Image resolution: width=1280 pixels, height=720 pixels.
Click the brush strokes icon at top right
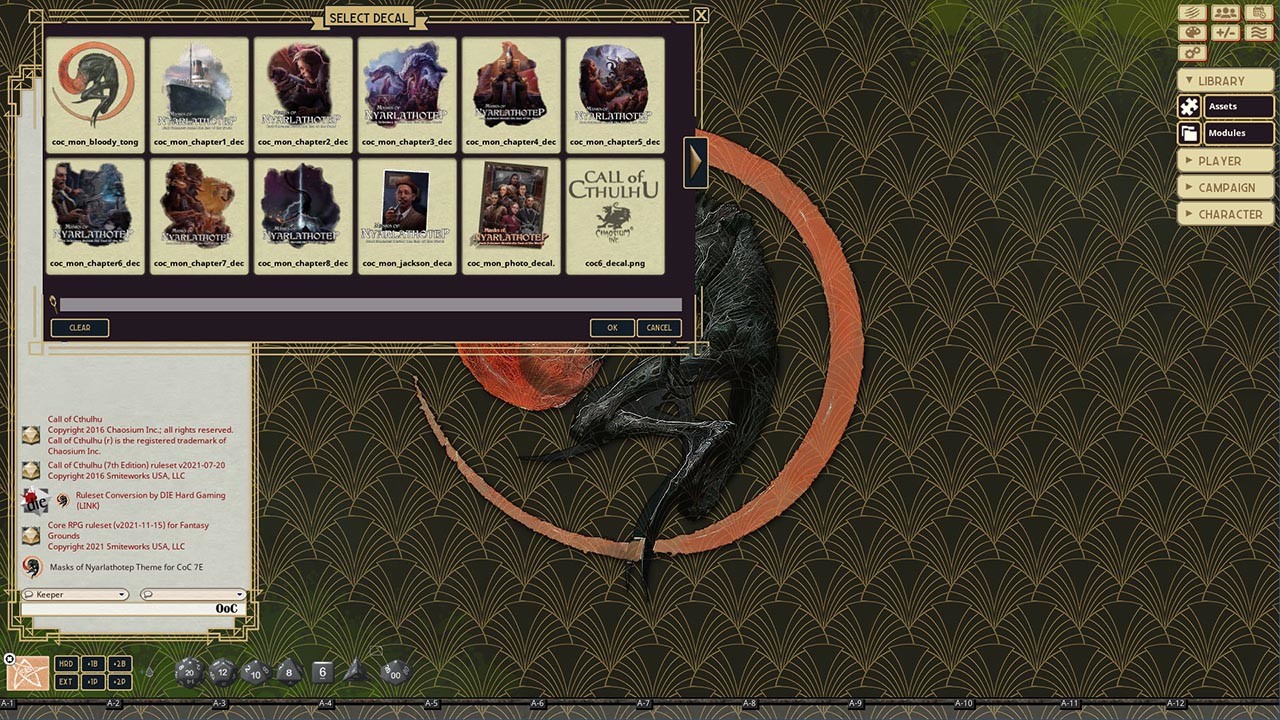(x=1192, y=12)
